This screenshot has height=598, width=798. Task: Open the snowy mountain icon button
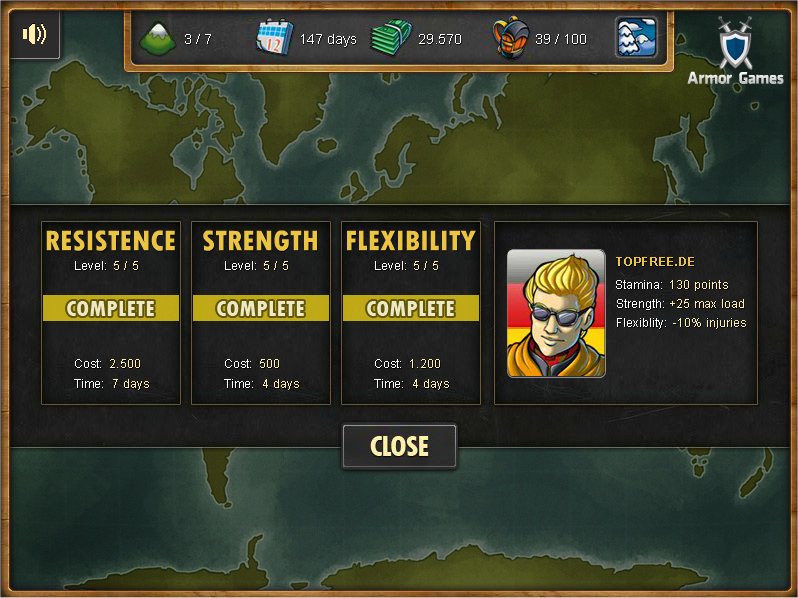click(636, 38)
